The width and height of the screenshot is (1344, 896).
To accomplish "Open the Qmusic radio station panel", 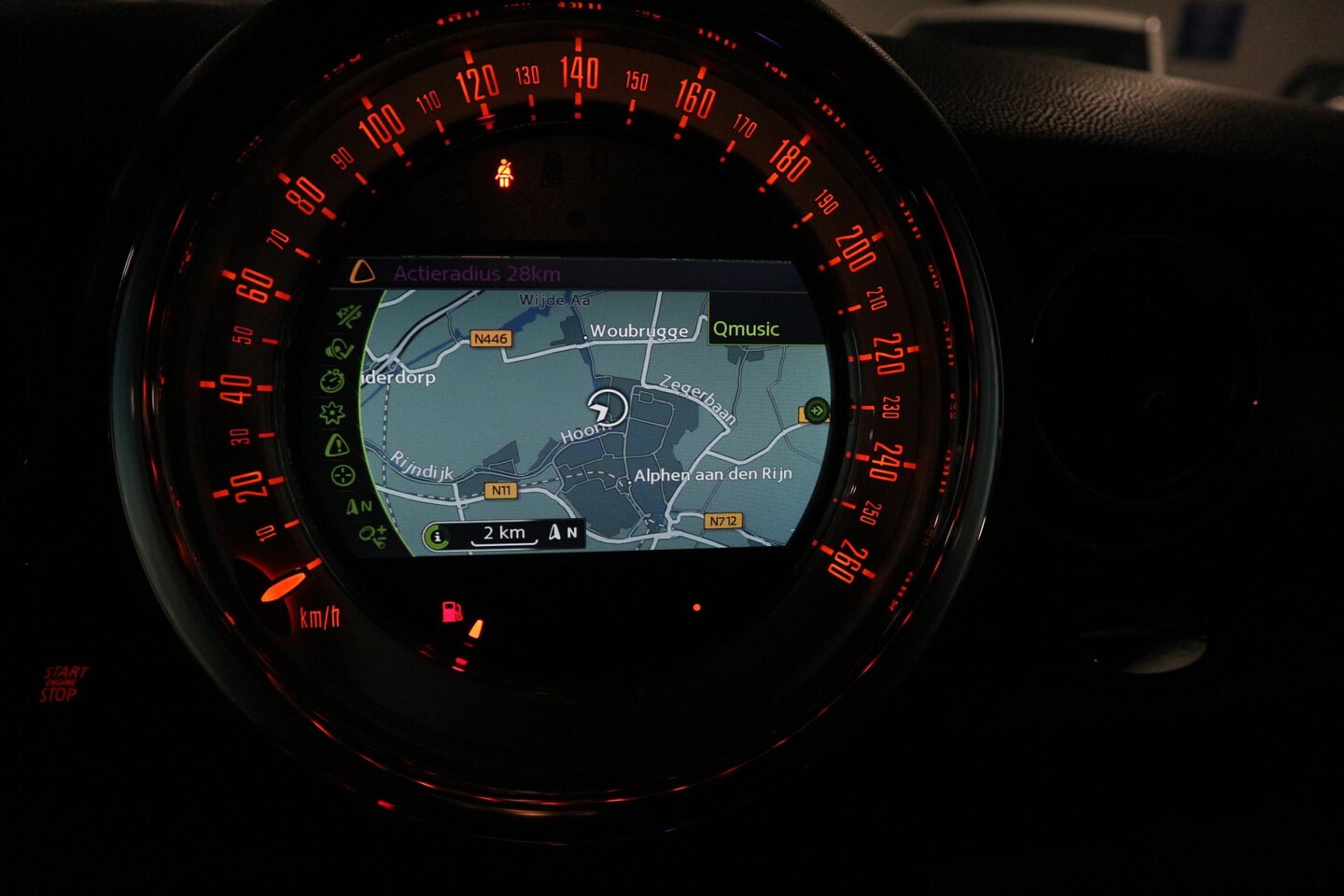I will (x=746, y=329).
